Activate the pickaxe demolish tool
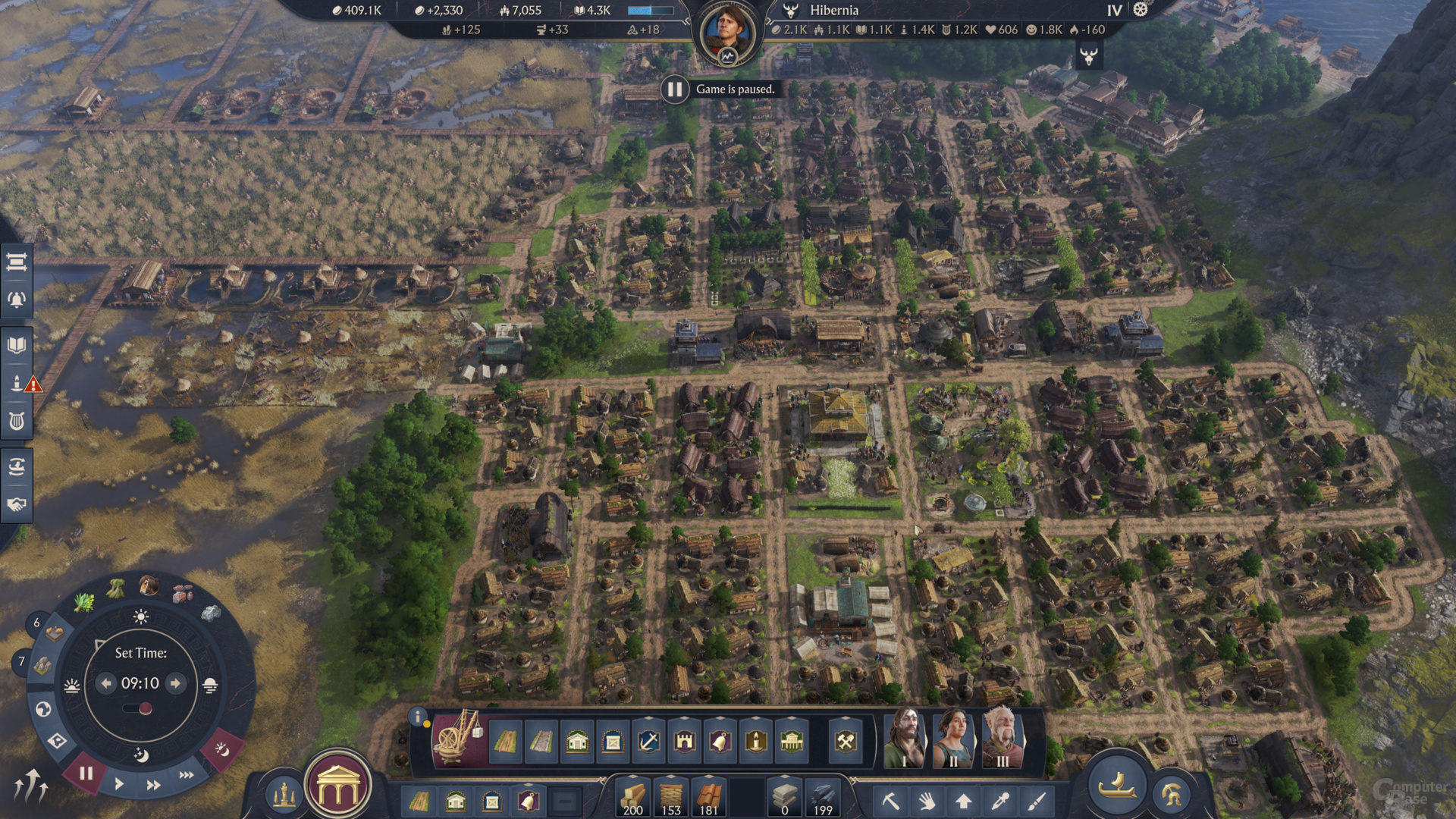Image resolution: width=1456 pixels, height=819 pixels. (x=890, y=801)
